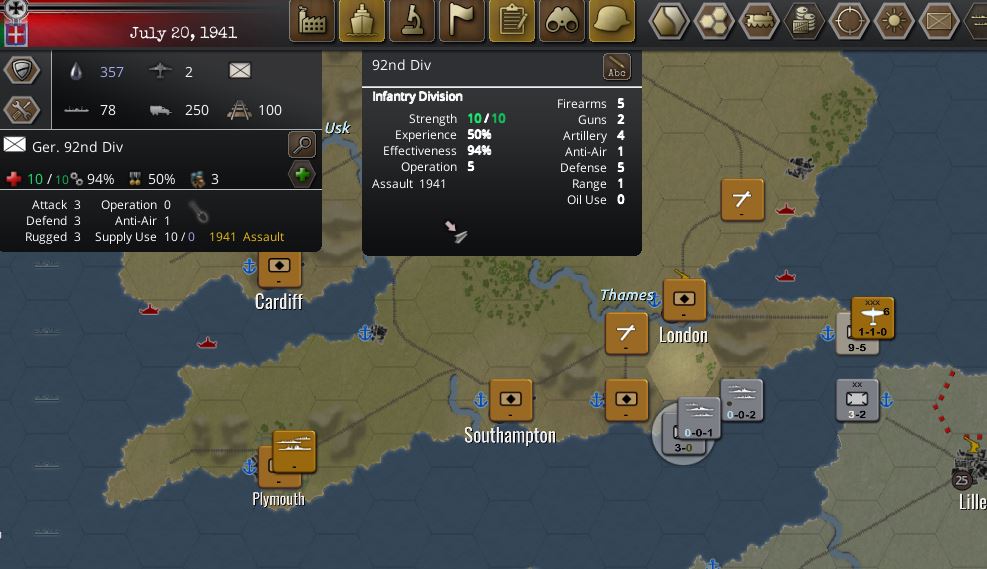Select the infantry unit at London
This screenshot has height=569, width=987.
(684, 299)
